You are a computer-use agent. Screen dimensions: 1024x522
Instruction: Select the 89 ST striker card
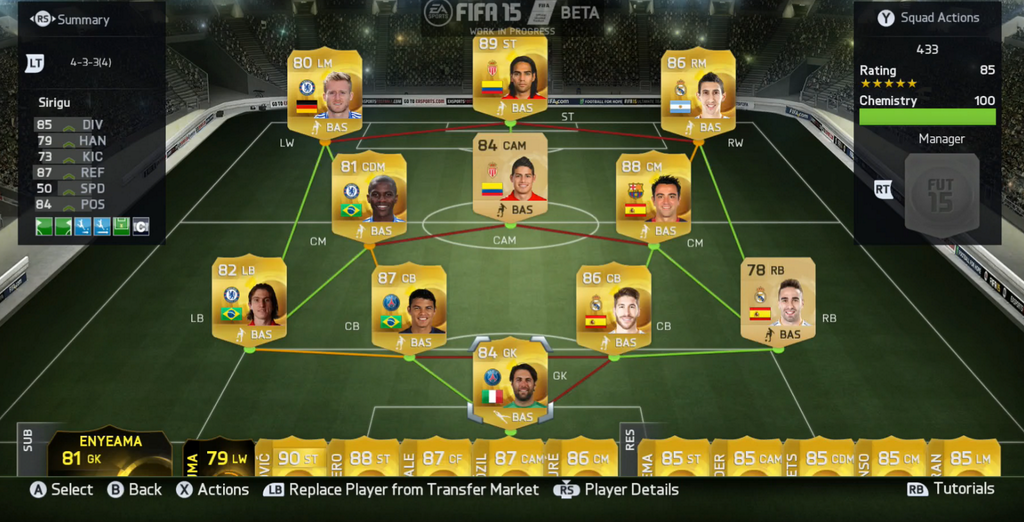510,79
